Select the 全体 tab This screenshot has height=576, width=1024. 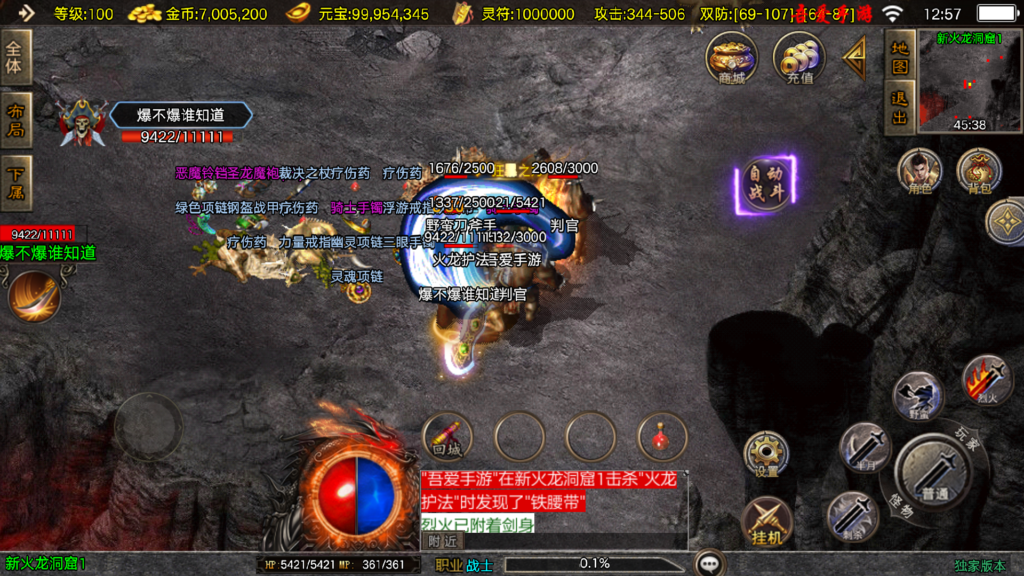(16, 57)
